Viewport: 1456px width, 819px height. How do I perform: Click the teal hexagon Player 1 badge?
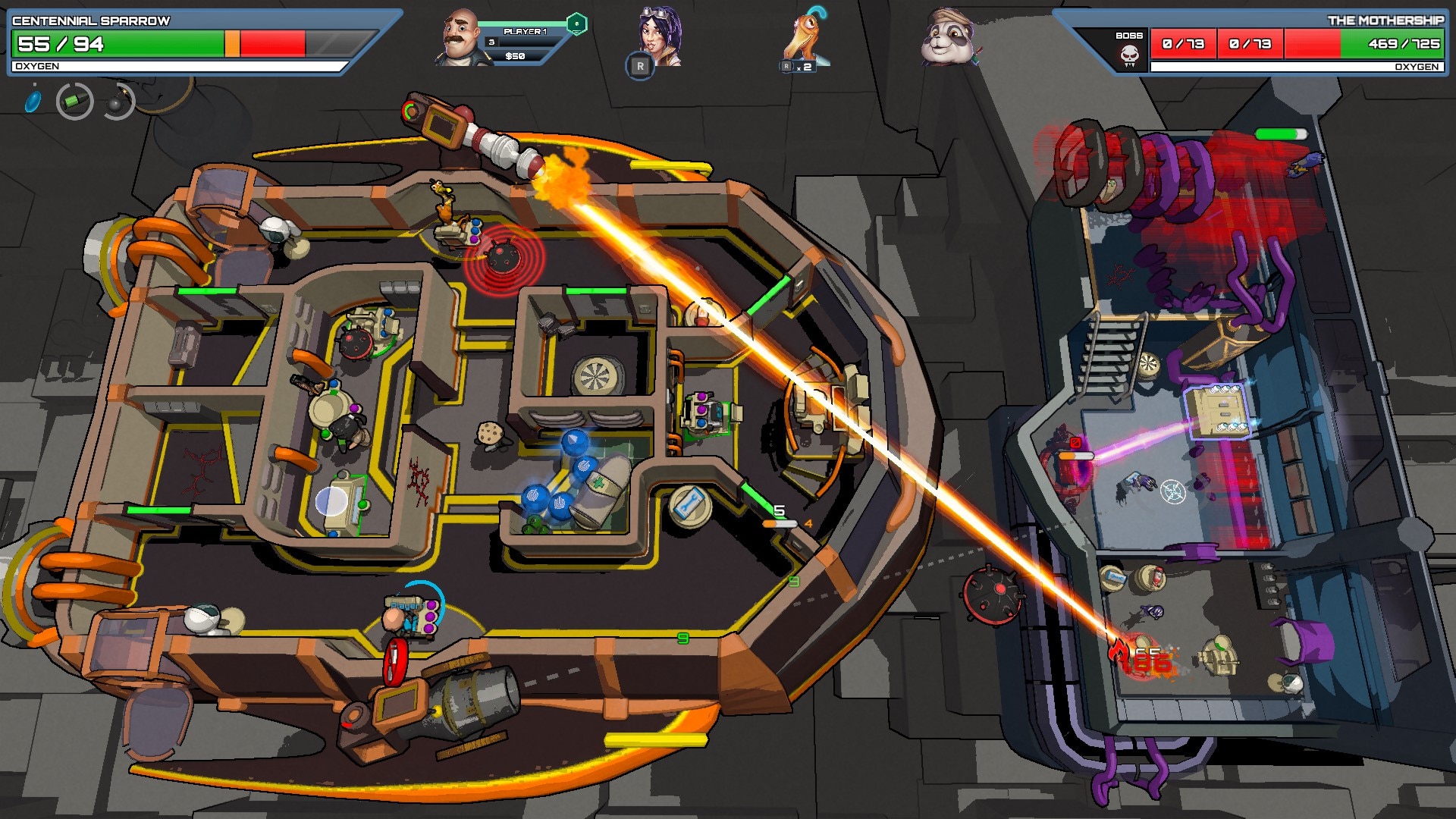576,24
